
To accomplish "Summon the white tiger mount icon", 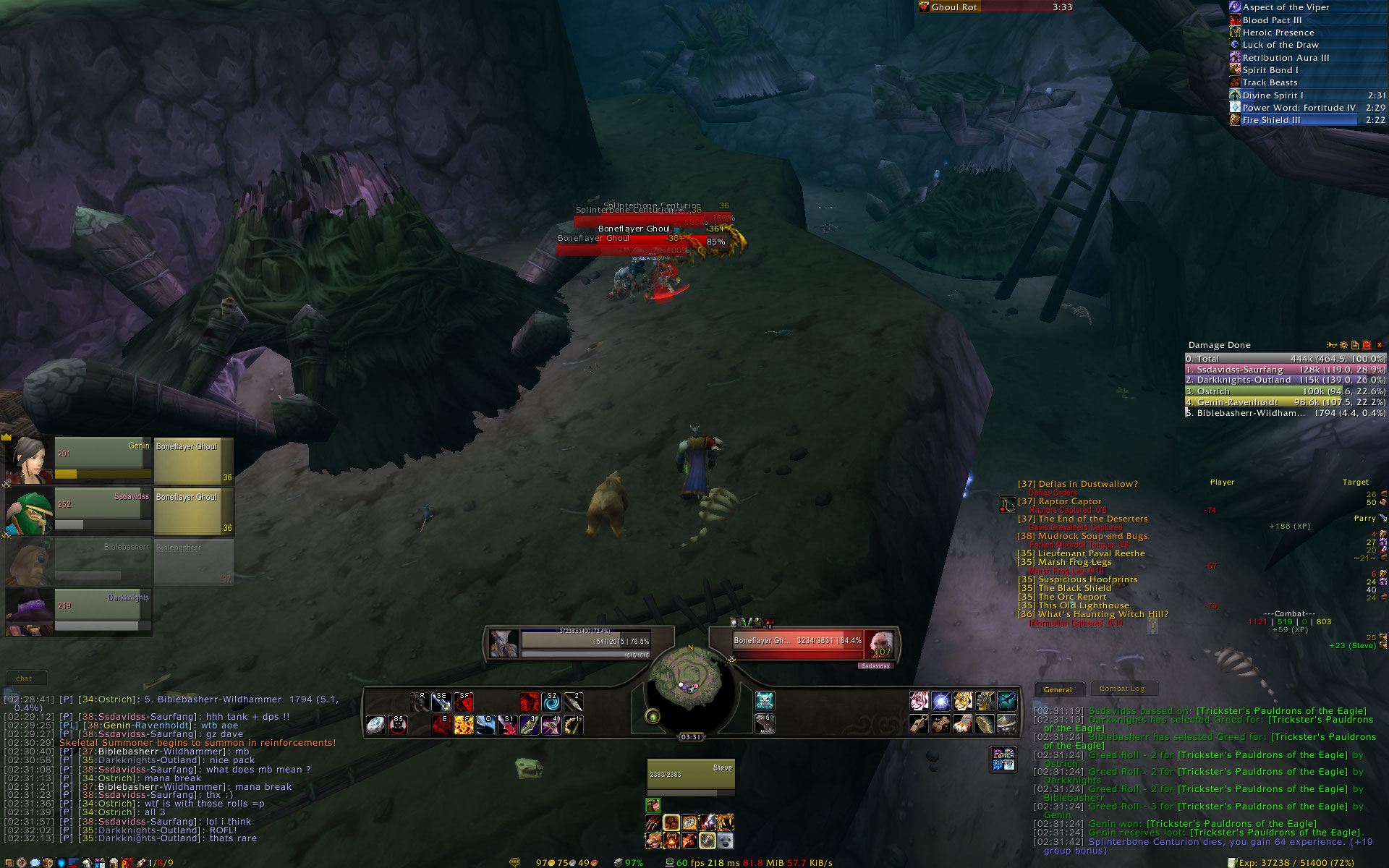I will [x=919, y=701].
